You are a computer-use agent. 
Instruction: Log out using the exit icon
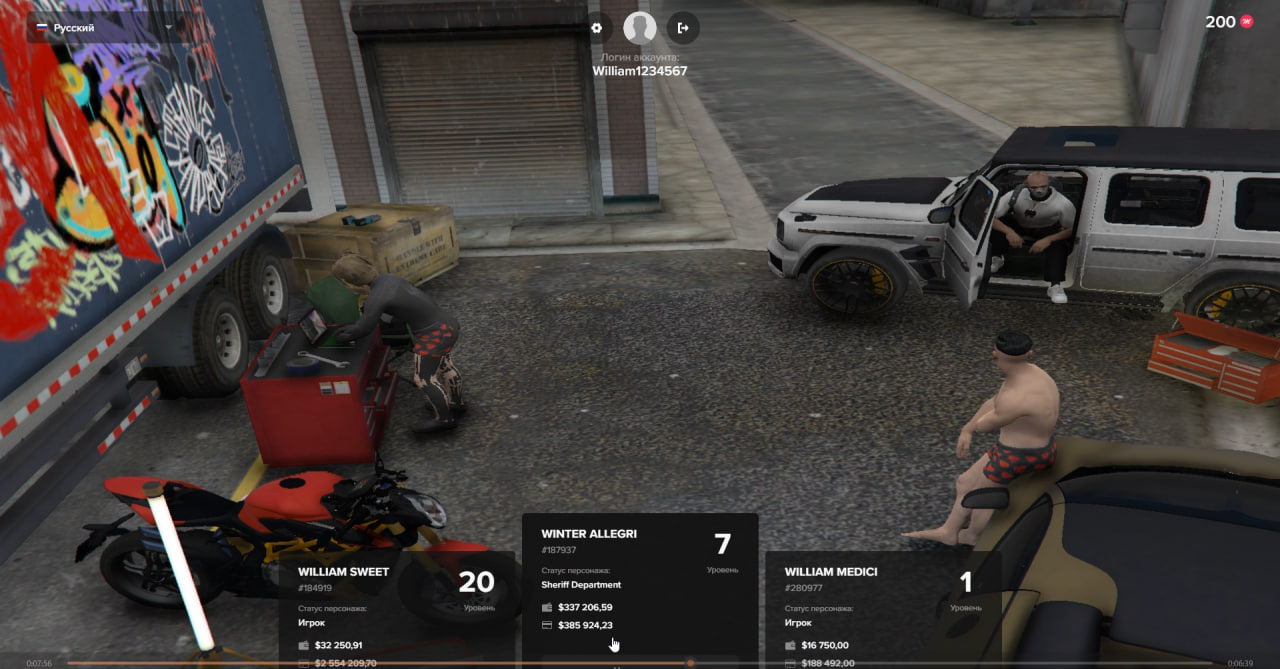coord(683,28)
